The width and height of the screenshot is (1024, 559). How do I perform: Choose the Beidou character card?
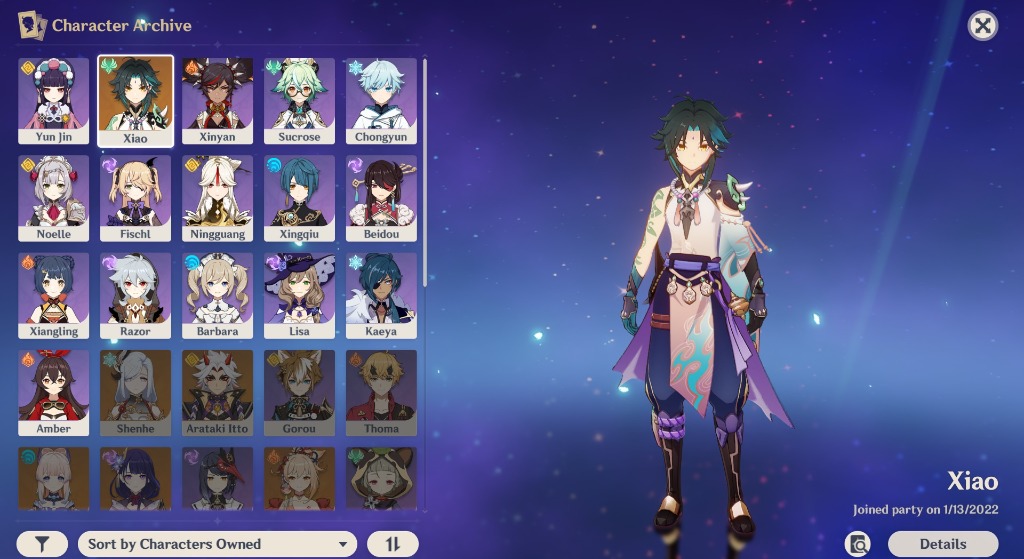pos(381,197)
